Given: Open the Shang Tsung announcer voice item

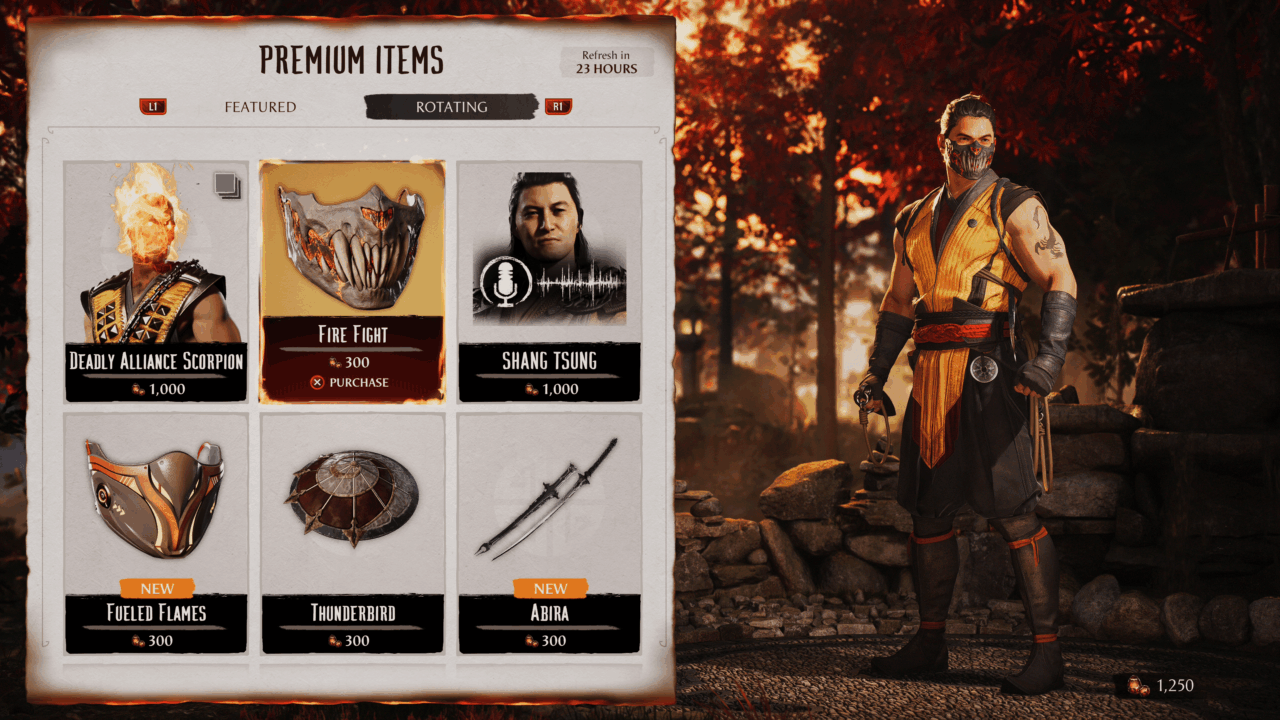Looking at the screenshot, I should pyautogui.click(x=549, y=281).
